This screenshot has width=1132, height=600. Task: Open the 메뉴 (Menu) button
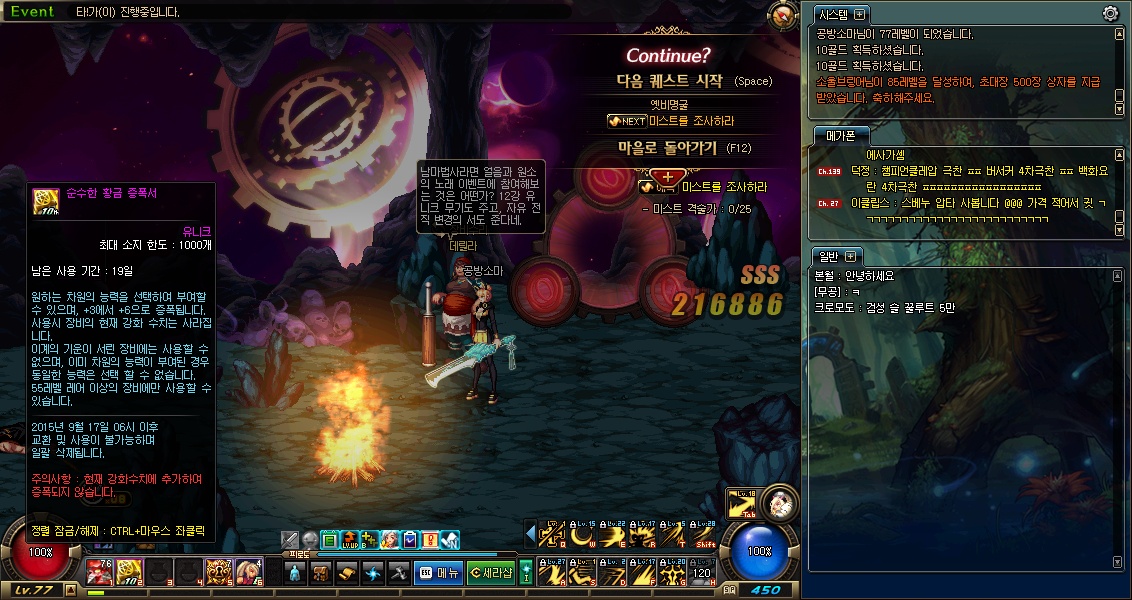pos(438,573)
